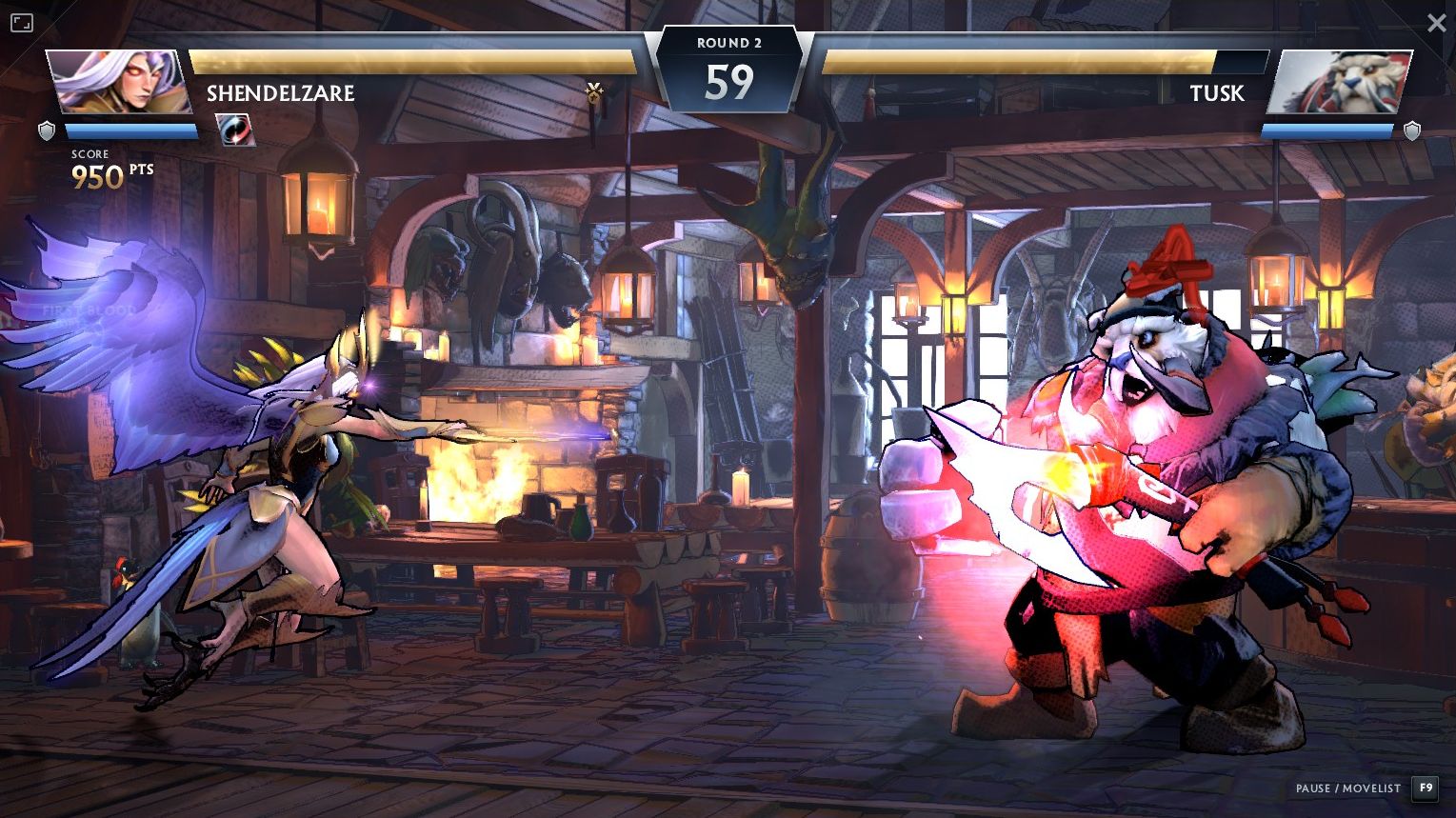
Task: Click Shendelzare's swirling ability icon
Action: 234,130
